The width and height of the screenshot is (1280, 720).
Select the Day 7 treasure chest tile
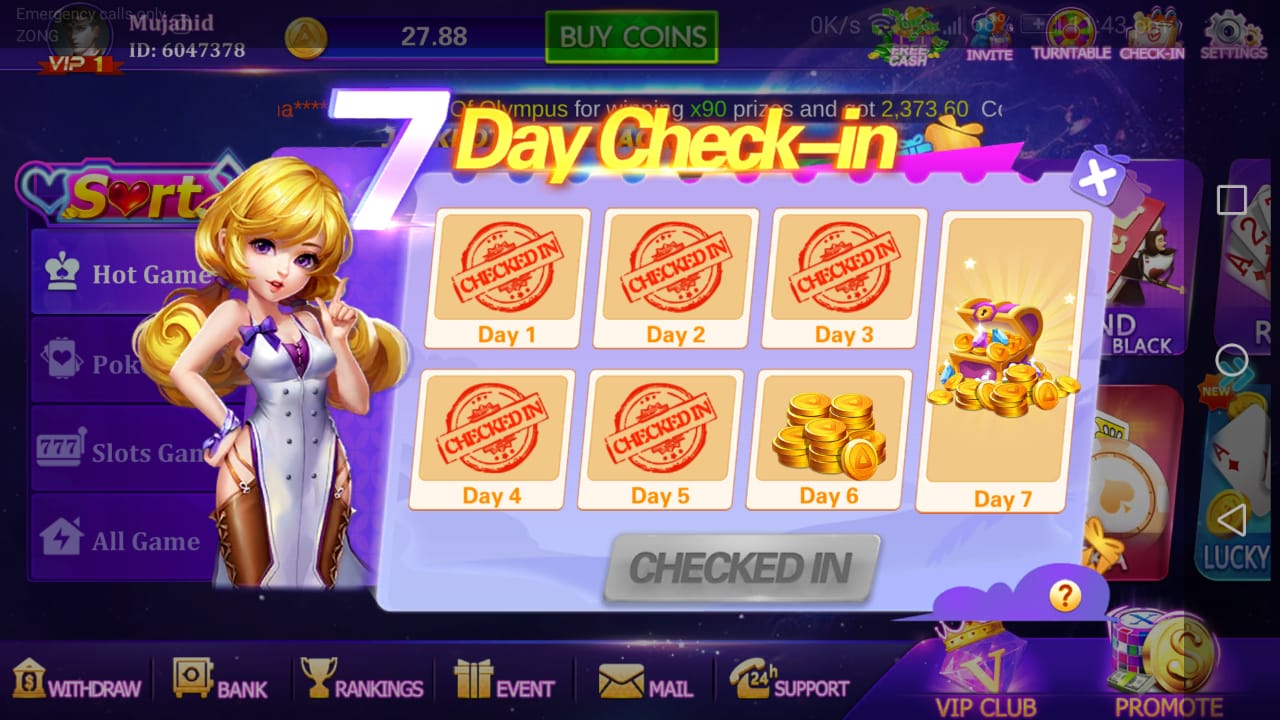(x=1003, y=362)
